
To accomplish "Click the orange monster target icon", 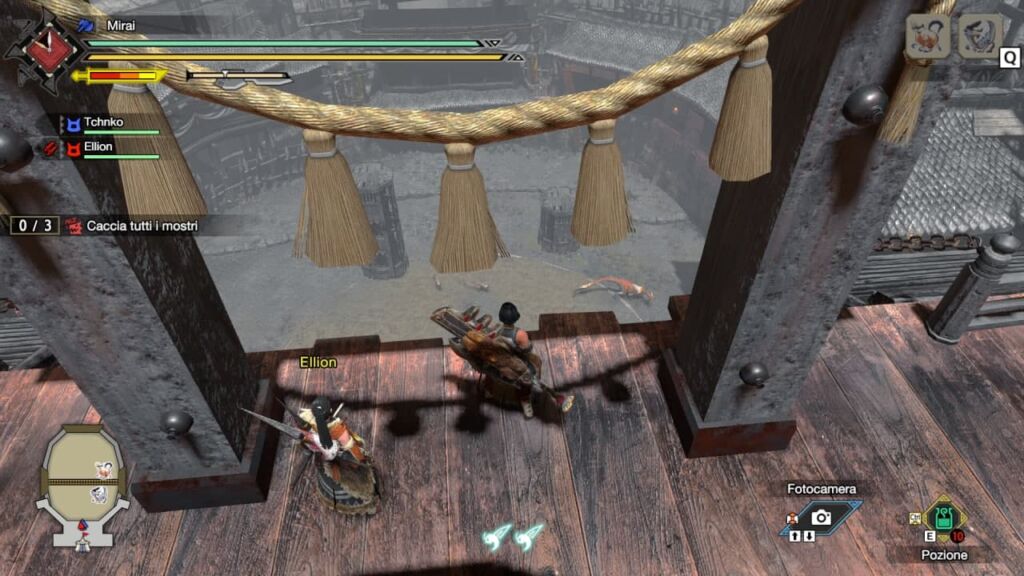I will 927,38.
